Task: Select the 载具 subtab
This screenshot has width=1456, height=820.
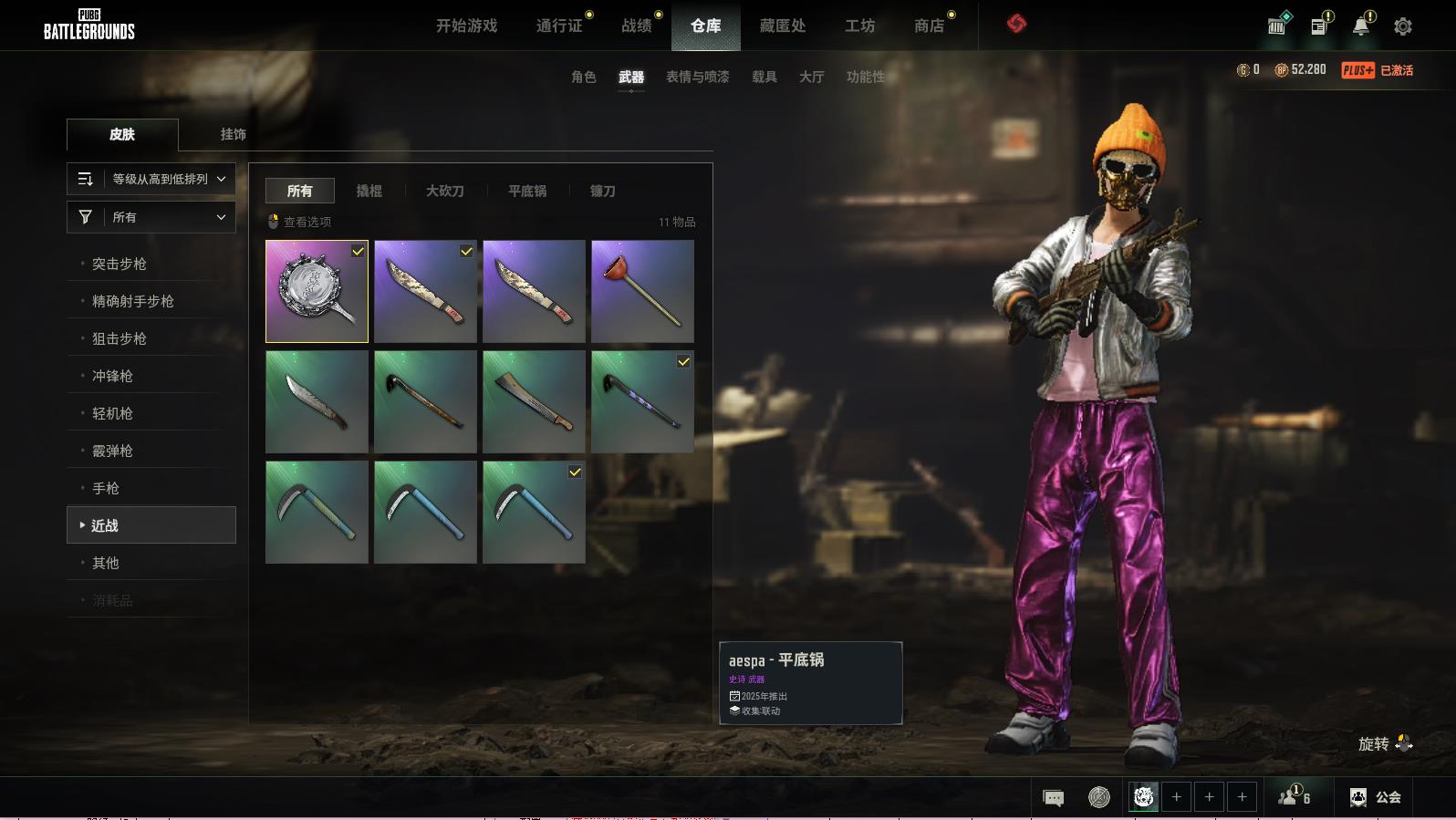Action: coord(764,77)
